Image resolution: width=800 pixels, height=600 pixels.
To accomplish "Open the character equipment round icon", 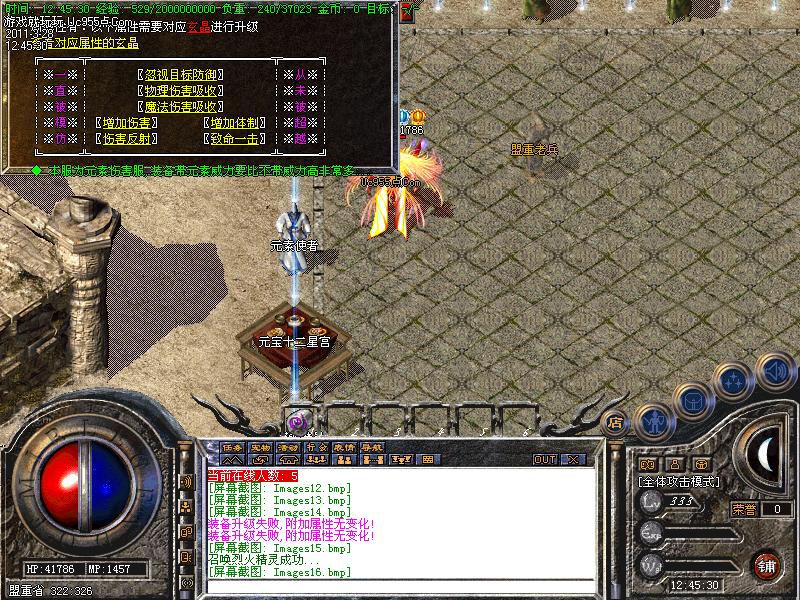I will 653,422.
